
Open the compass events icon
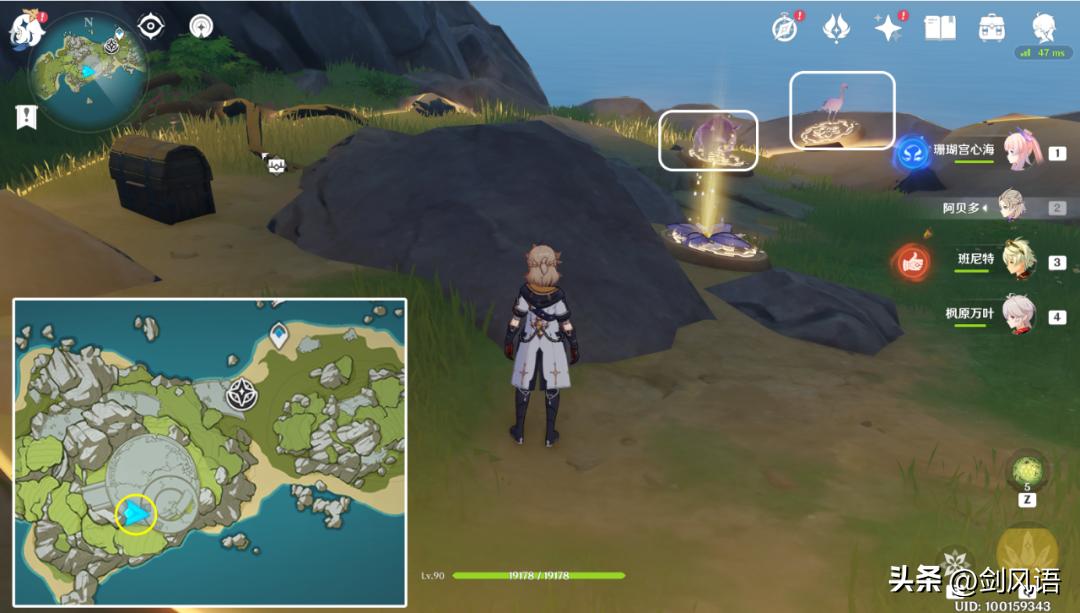click(785, 28)
